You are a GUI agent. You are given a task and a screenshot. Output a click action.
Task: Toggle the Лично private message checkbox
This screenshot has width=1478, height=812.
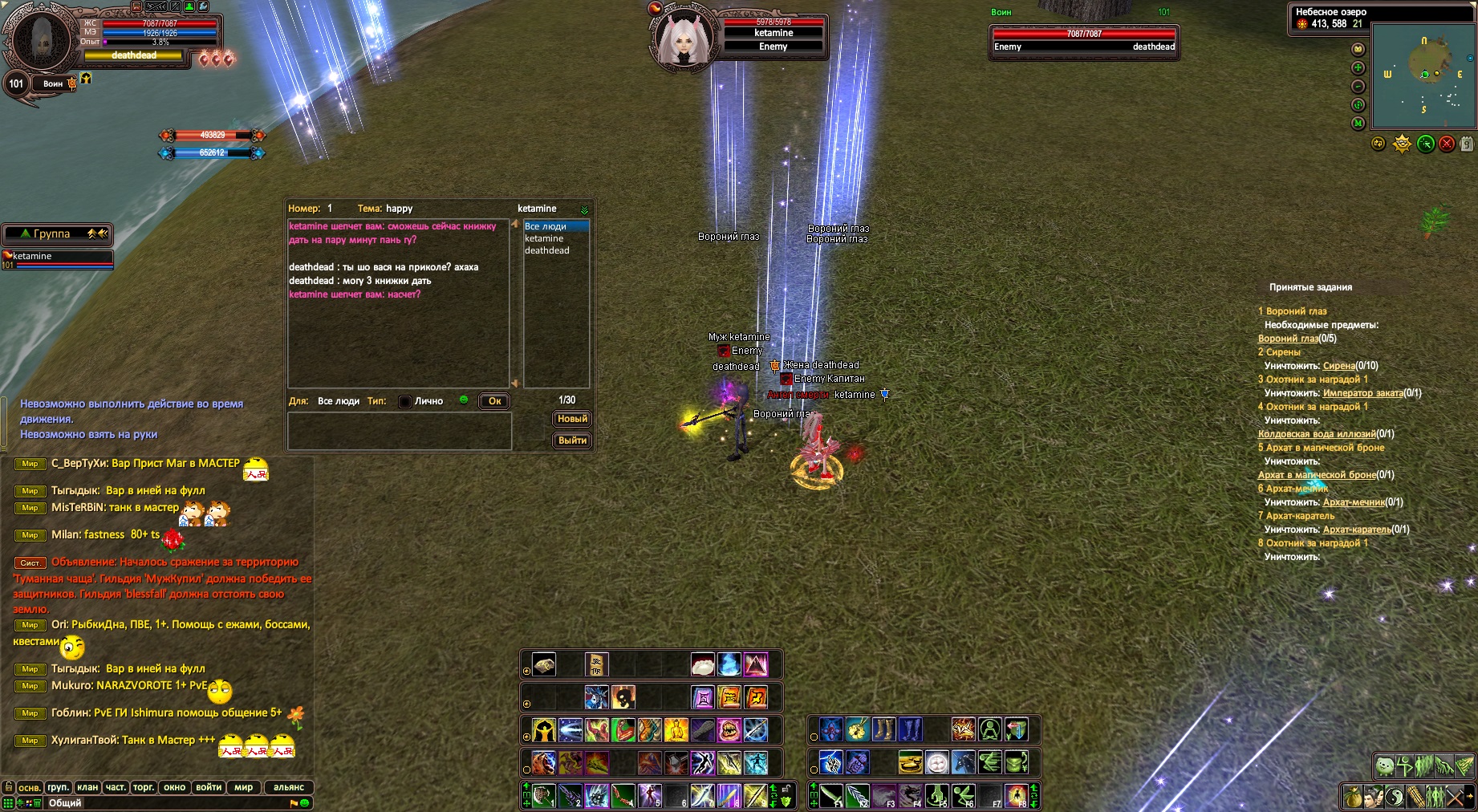[x=405, y=401]
